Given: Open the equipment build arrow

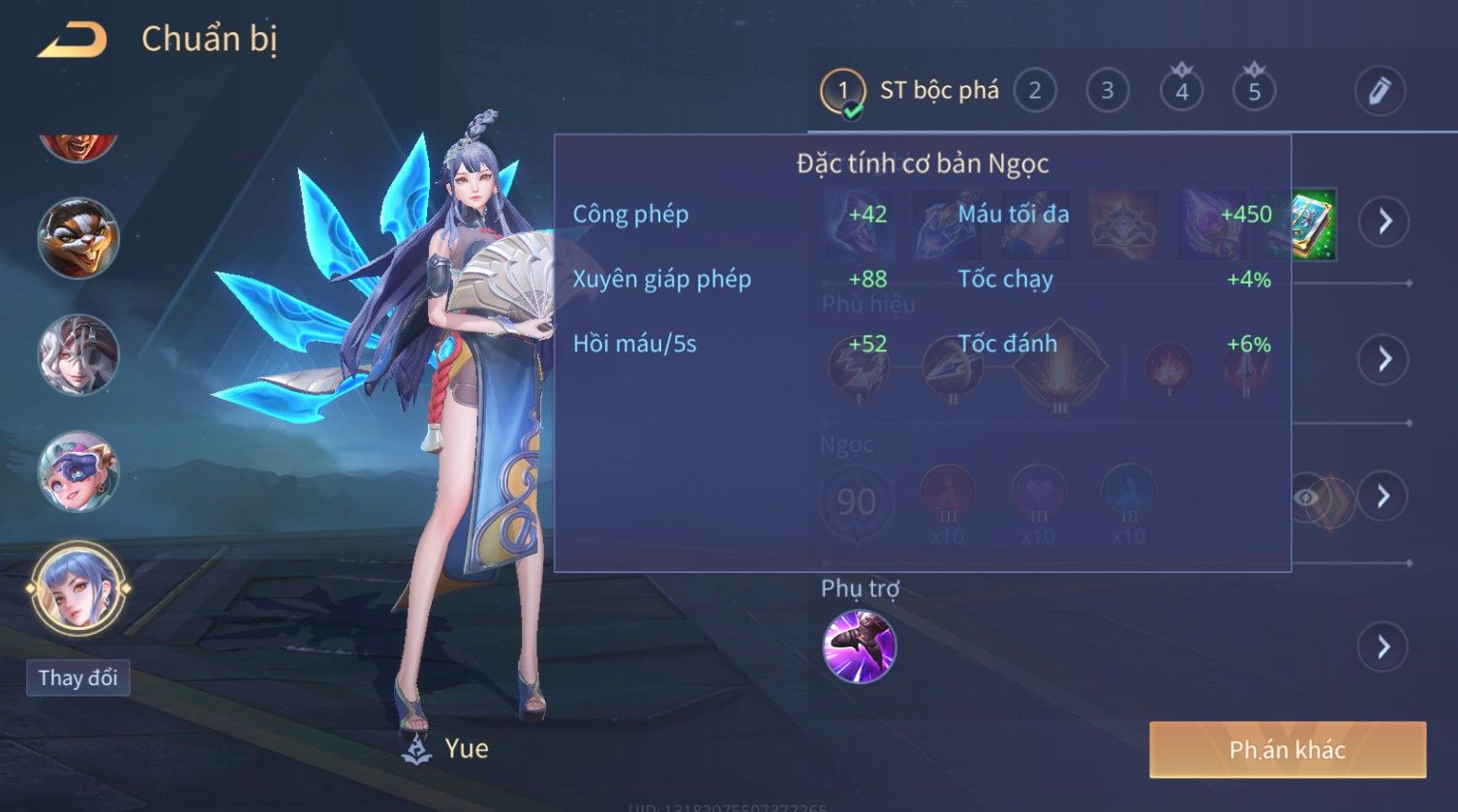Looking at the screenshot, I should (x=1384, y=221).
